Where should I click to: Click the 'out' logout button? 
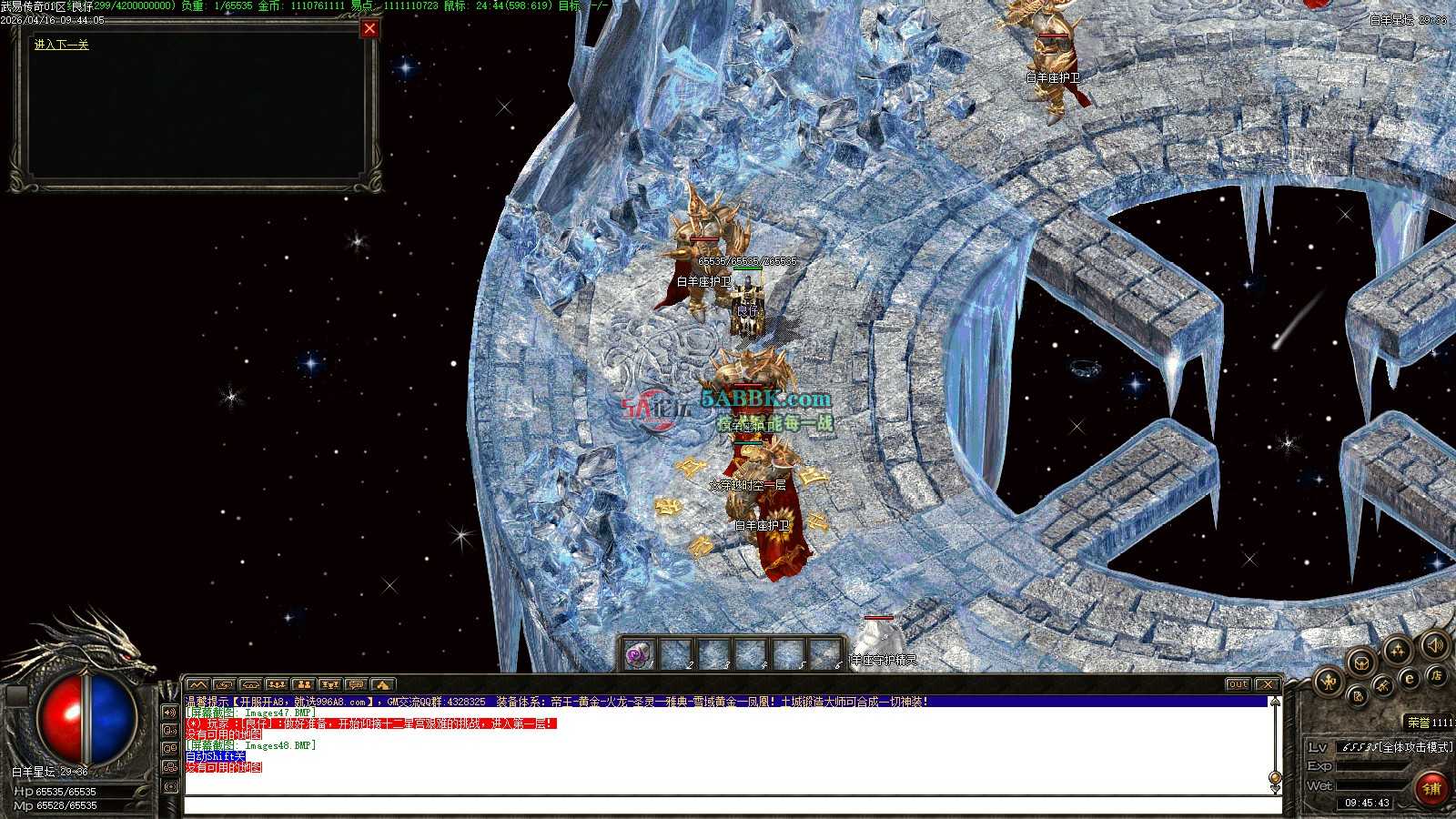[x=1238, y=684]
